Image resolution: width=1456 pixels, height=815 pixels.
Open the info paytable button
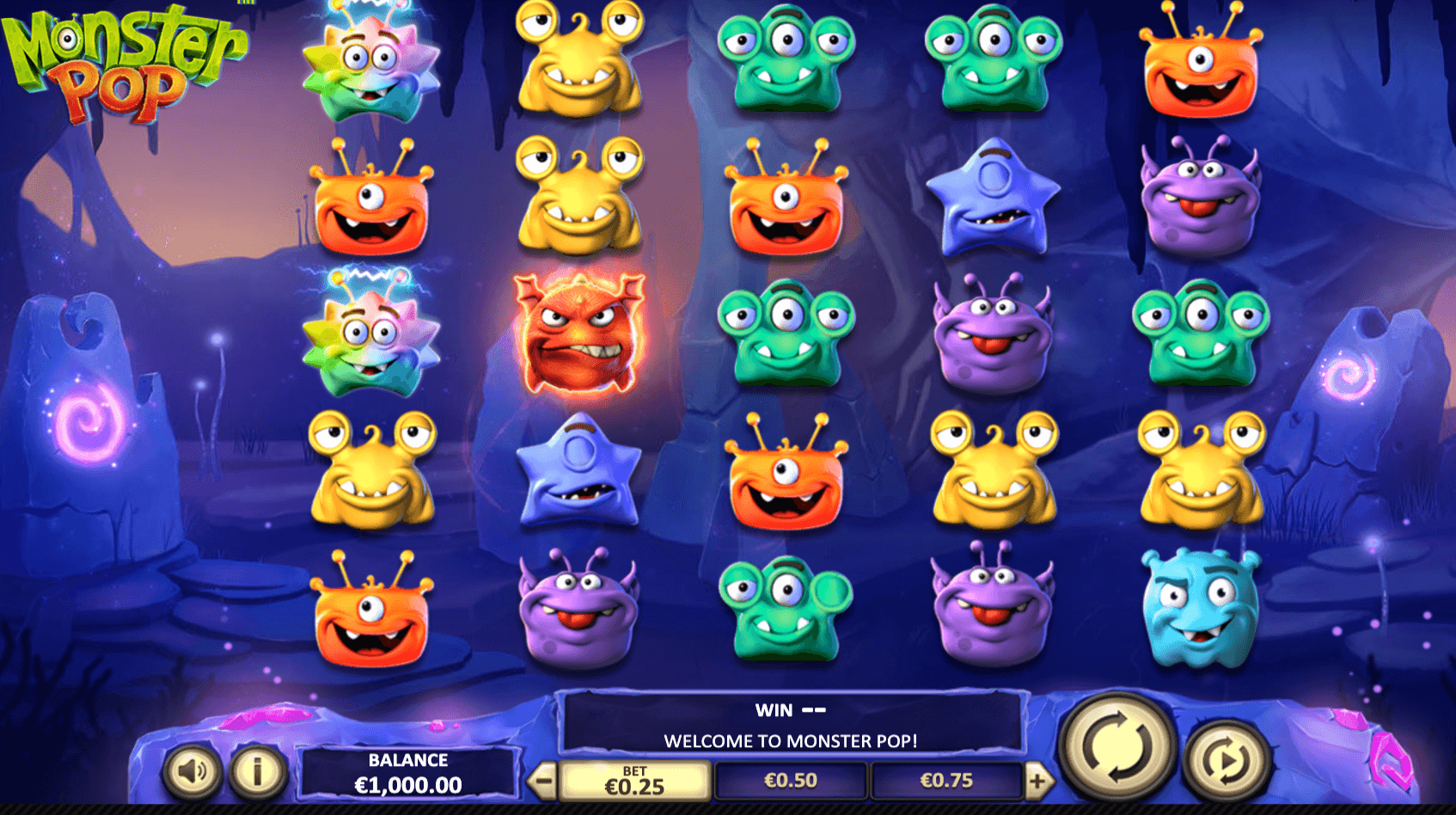coord(256,771)
